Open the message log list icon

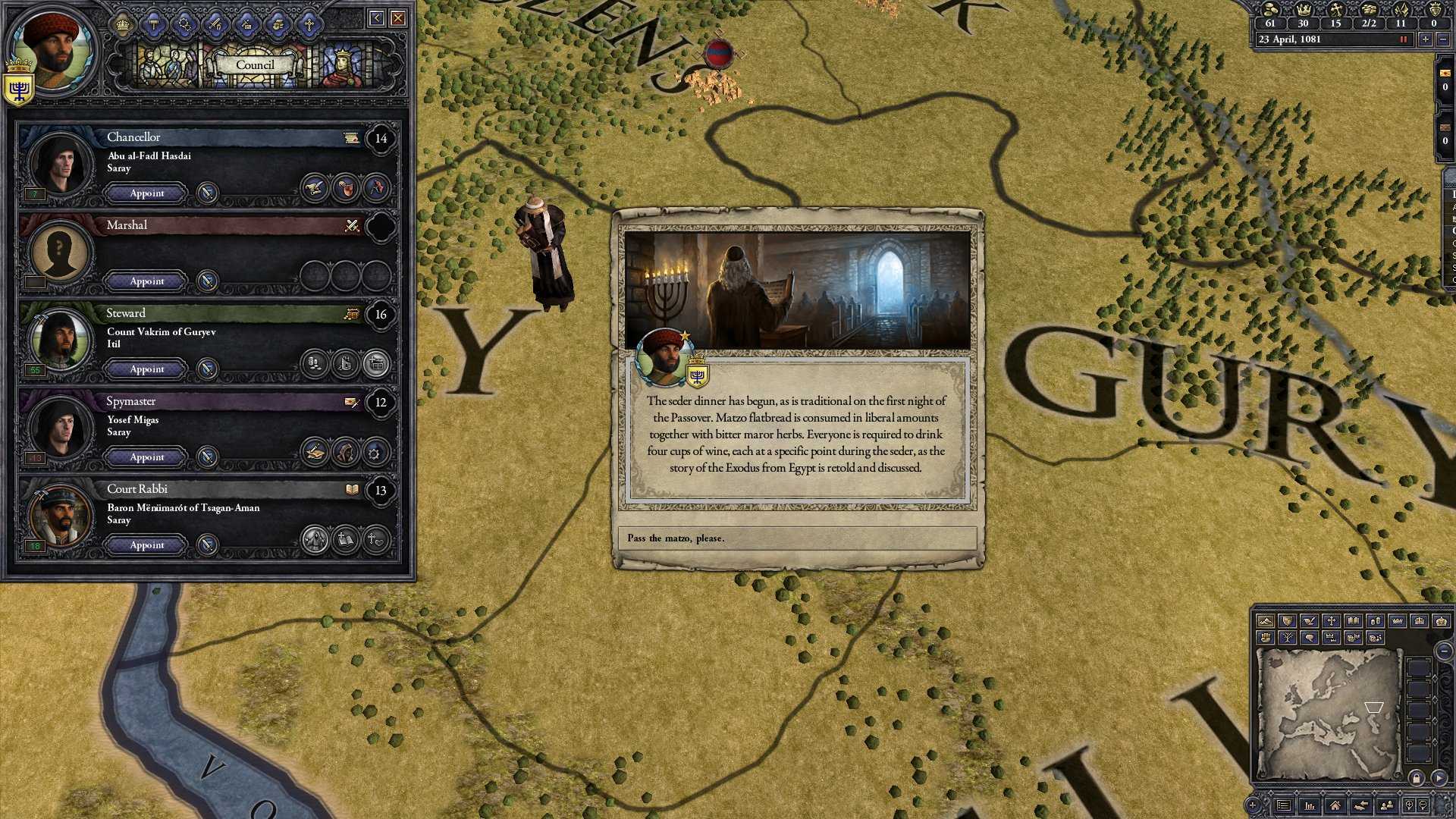[1284, 806]
